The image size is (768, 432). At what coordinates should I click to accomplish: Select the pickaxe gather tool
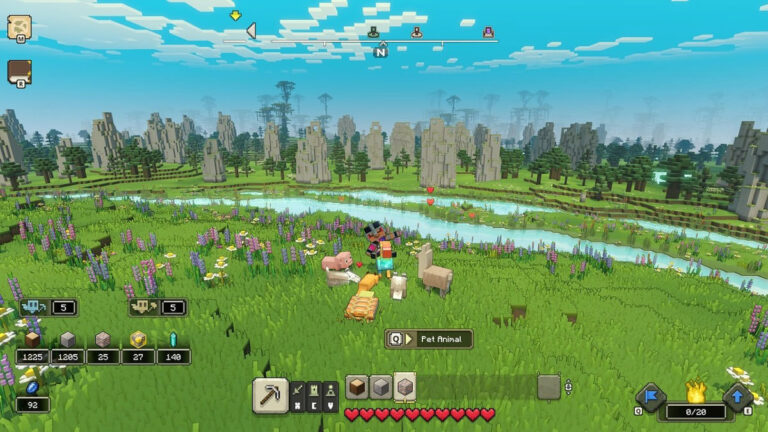[x=269, y=394]
